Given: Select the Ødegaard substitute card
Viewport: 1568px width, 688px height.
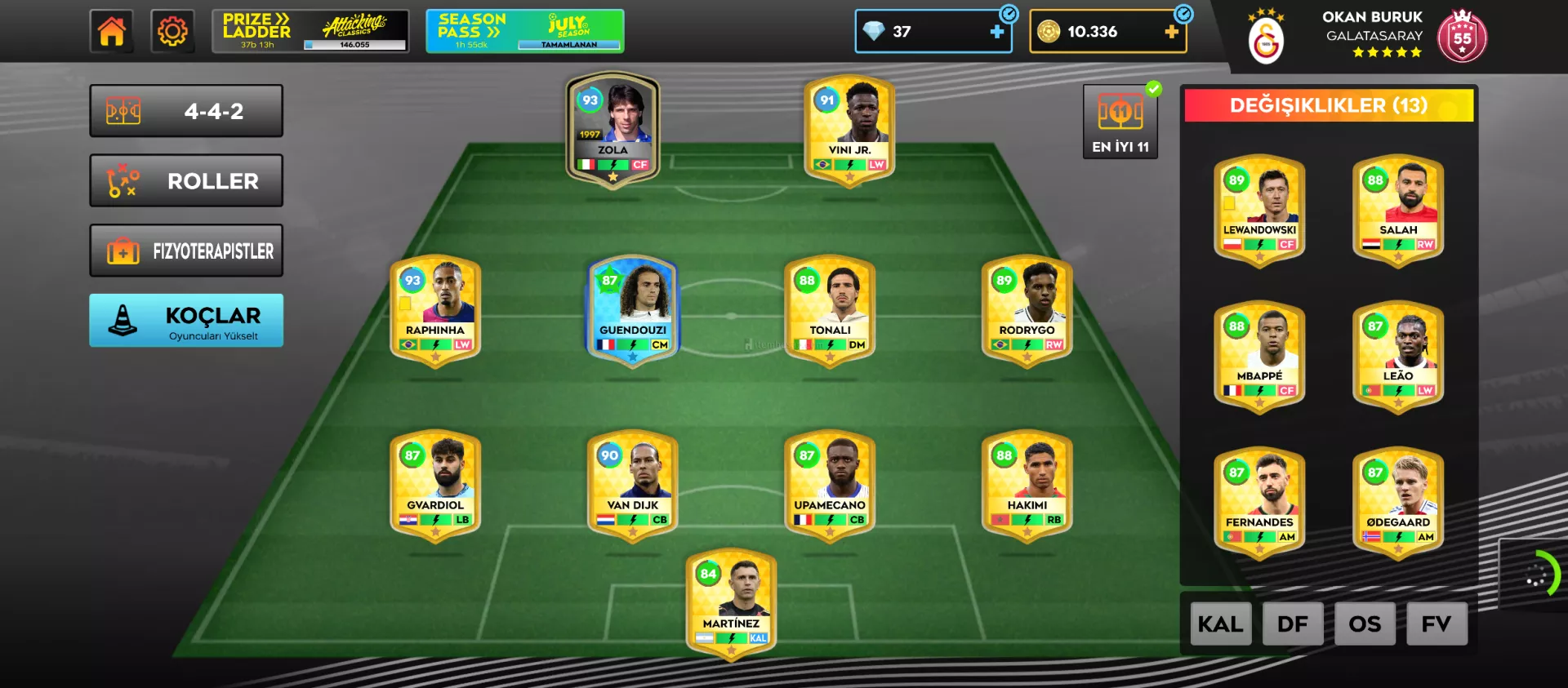Looking at the screenshot, I should 1397,502.
